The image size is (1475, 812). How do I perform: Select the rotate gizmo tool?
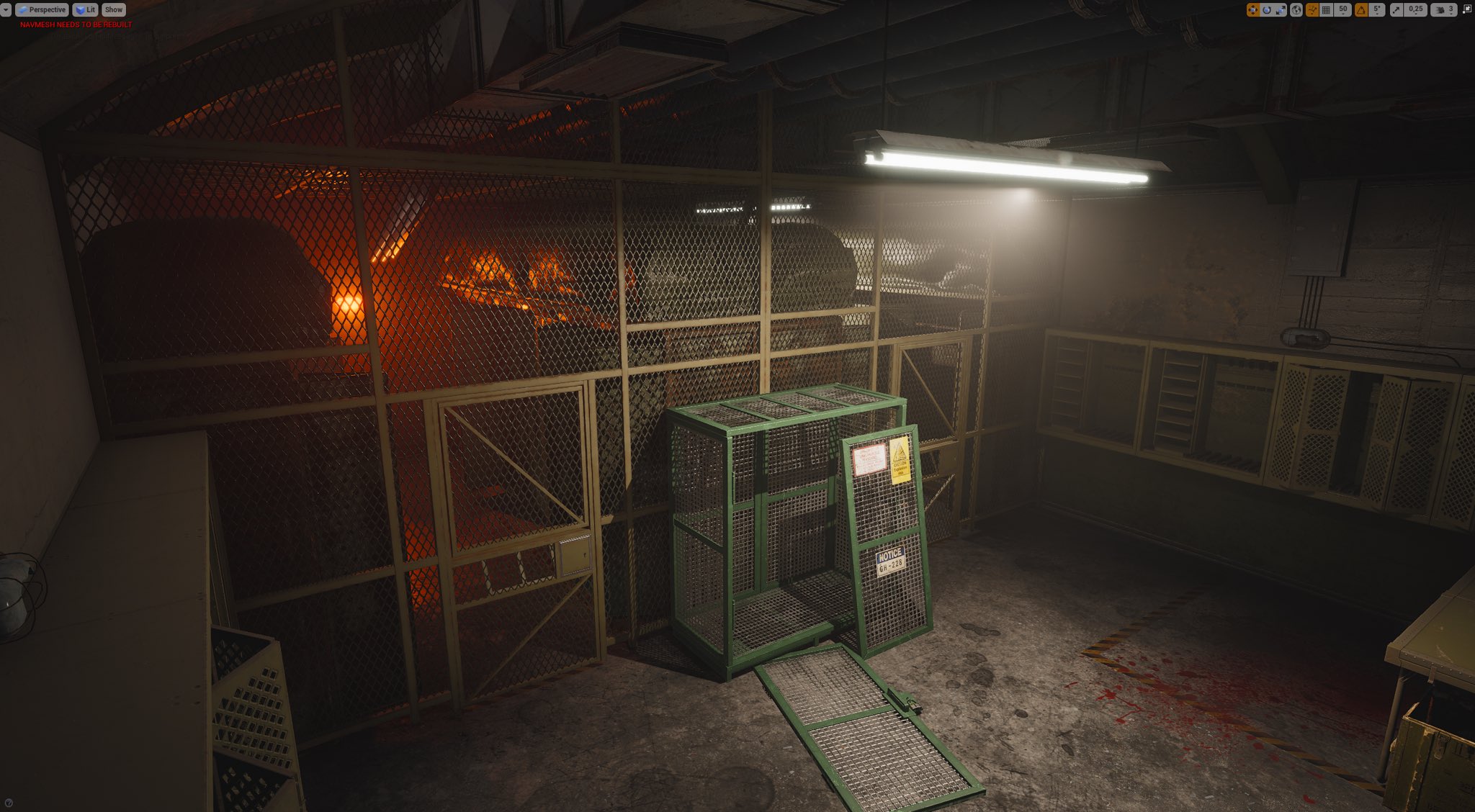(x=1267, y=10)
